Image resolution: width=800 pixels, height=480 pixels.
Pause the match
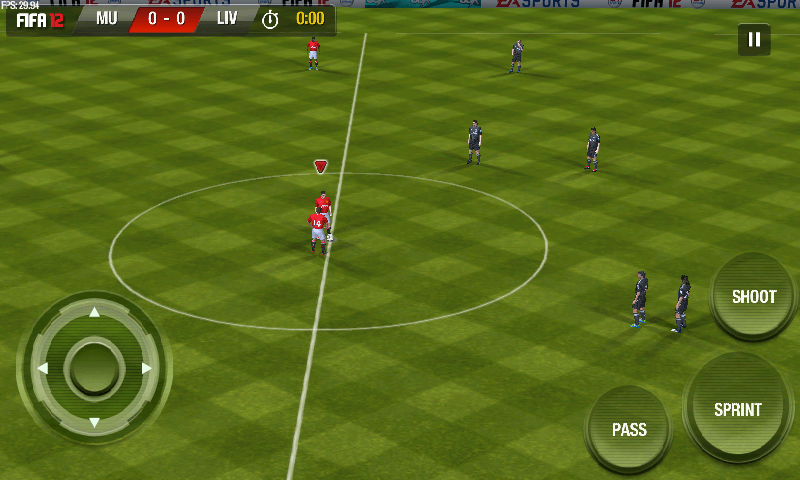point(754,40)
